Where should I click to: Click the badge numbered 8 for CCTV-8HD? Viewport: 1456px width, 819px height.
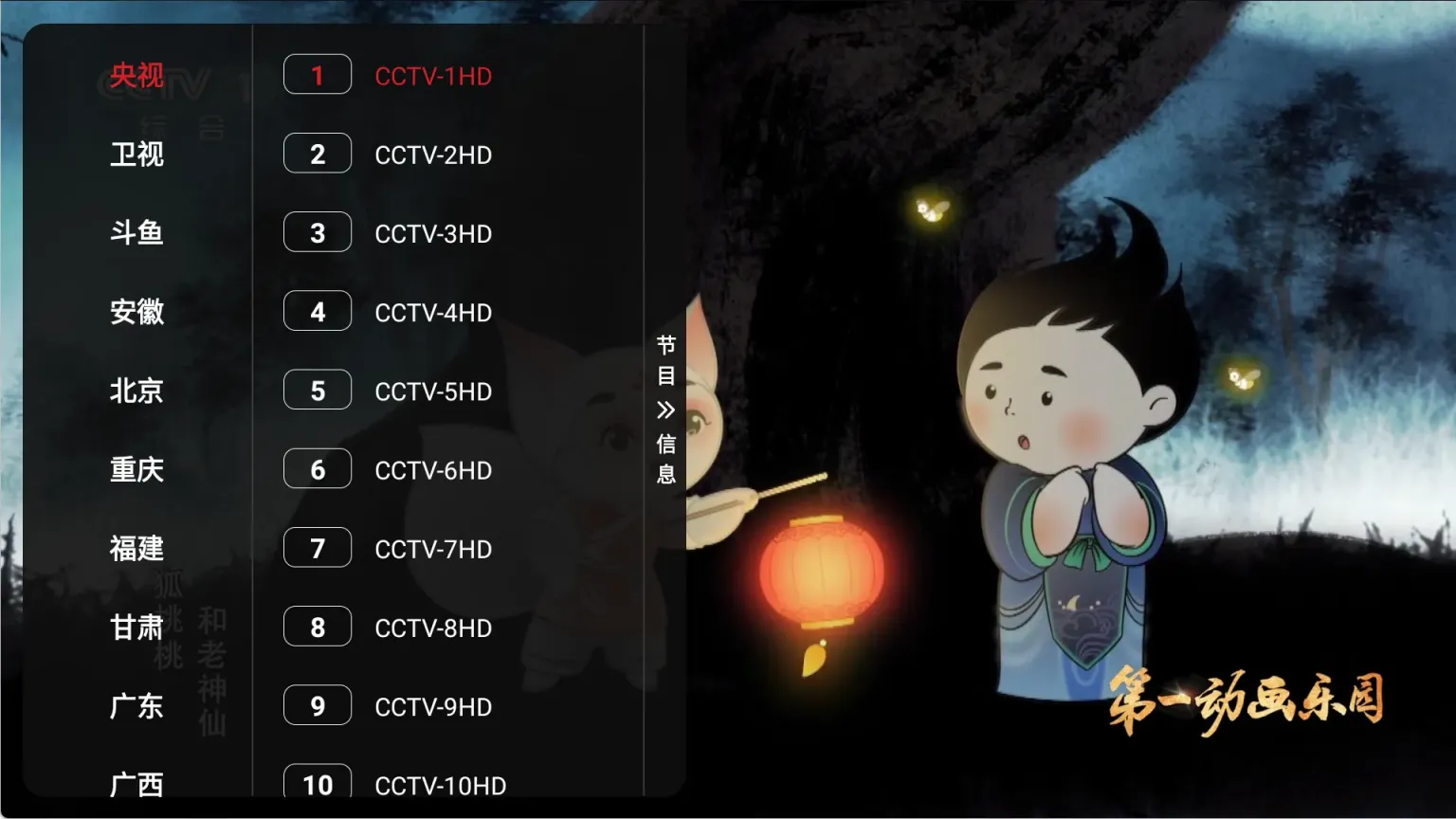pyautogui.click(x=317, y=627)
